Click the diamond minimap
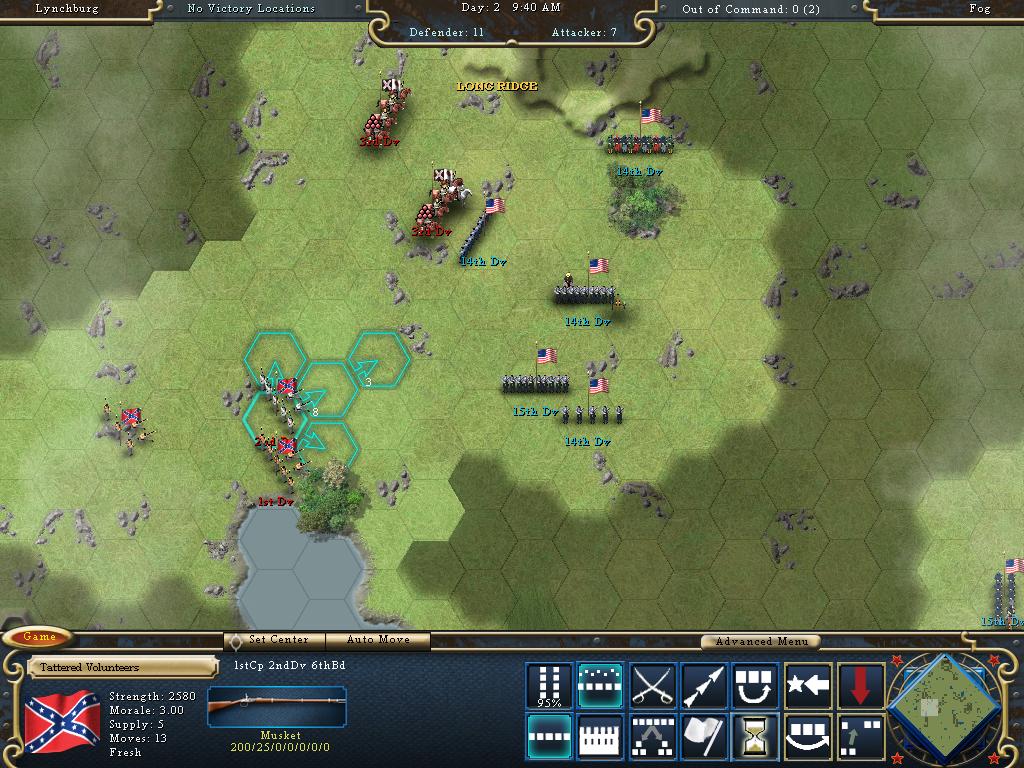Screen dimensions: 1024x768 click(942, 706)
